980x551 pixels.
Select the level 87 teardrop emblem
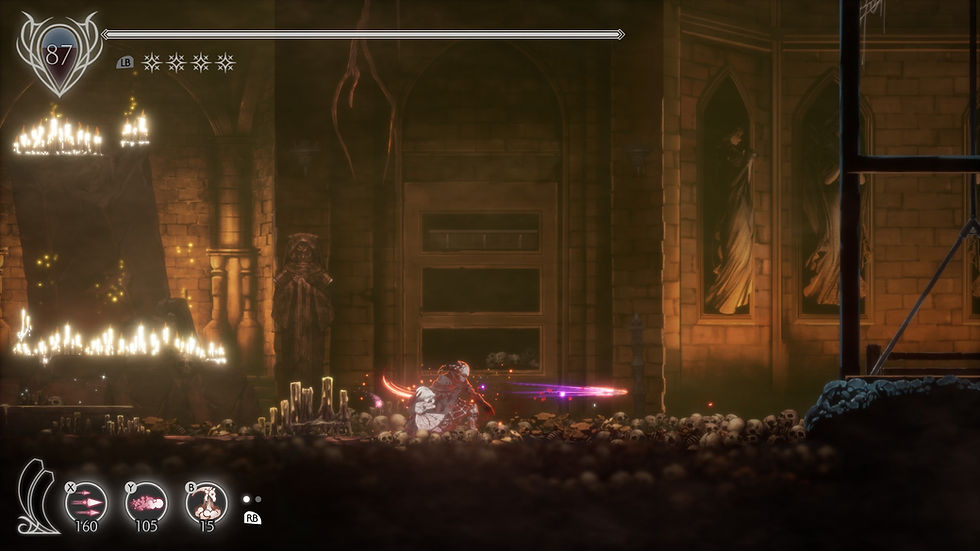pos(59,55)
